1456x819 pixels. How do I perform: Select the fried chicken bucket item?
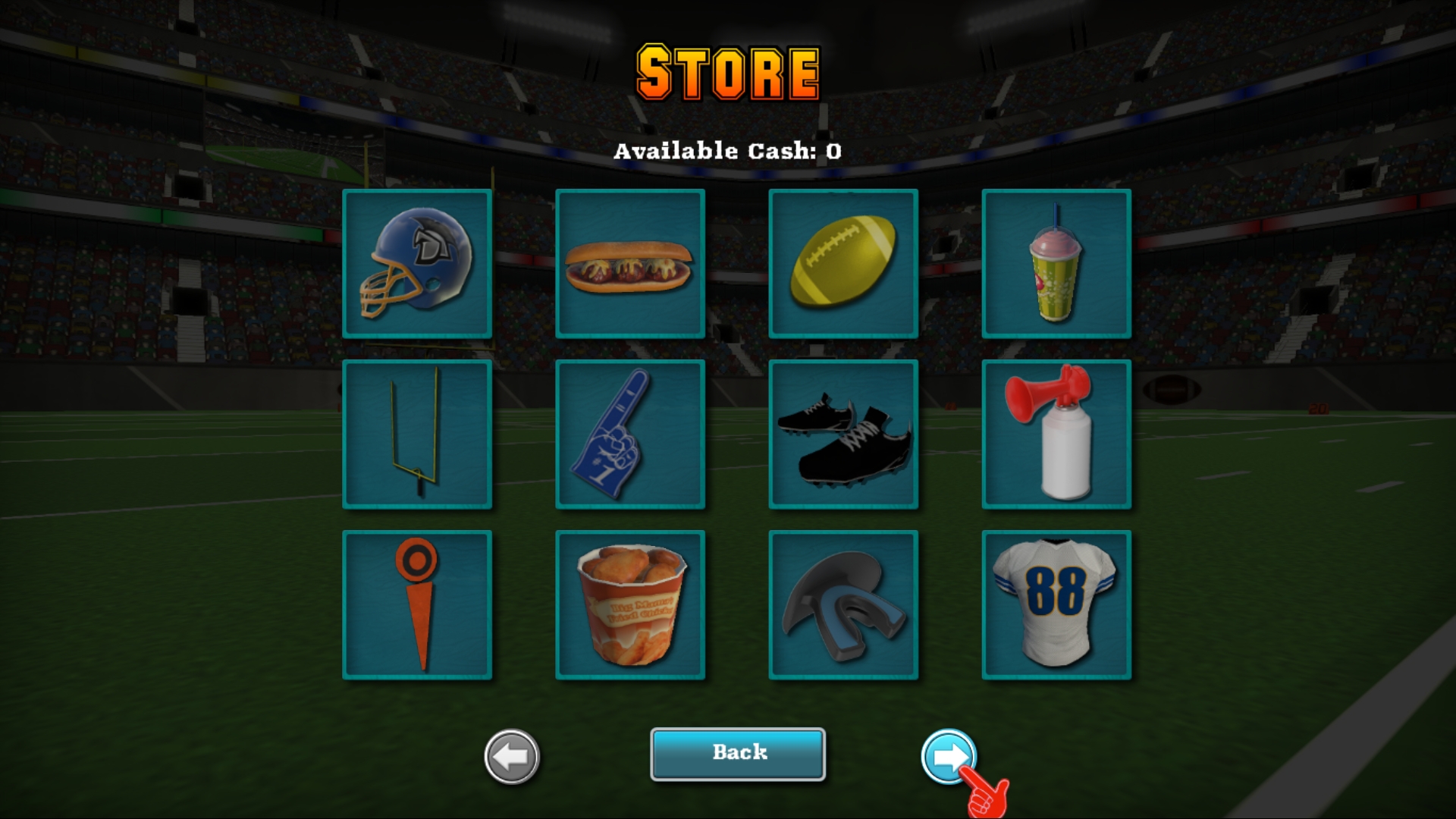(630, 604)
